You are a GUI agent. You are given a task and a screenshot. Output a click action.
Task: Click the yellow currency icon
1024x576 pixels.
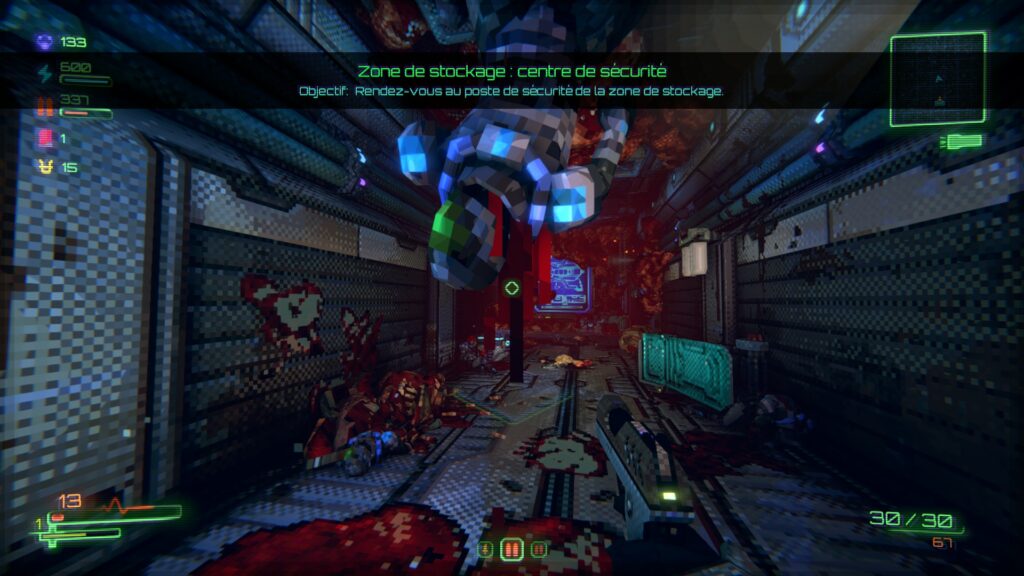tap(44, 167)
